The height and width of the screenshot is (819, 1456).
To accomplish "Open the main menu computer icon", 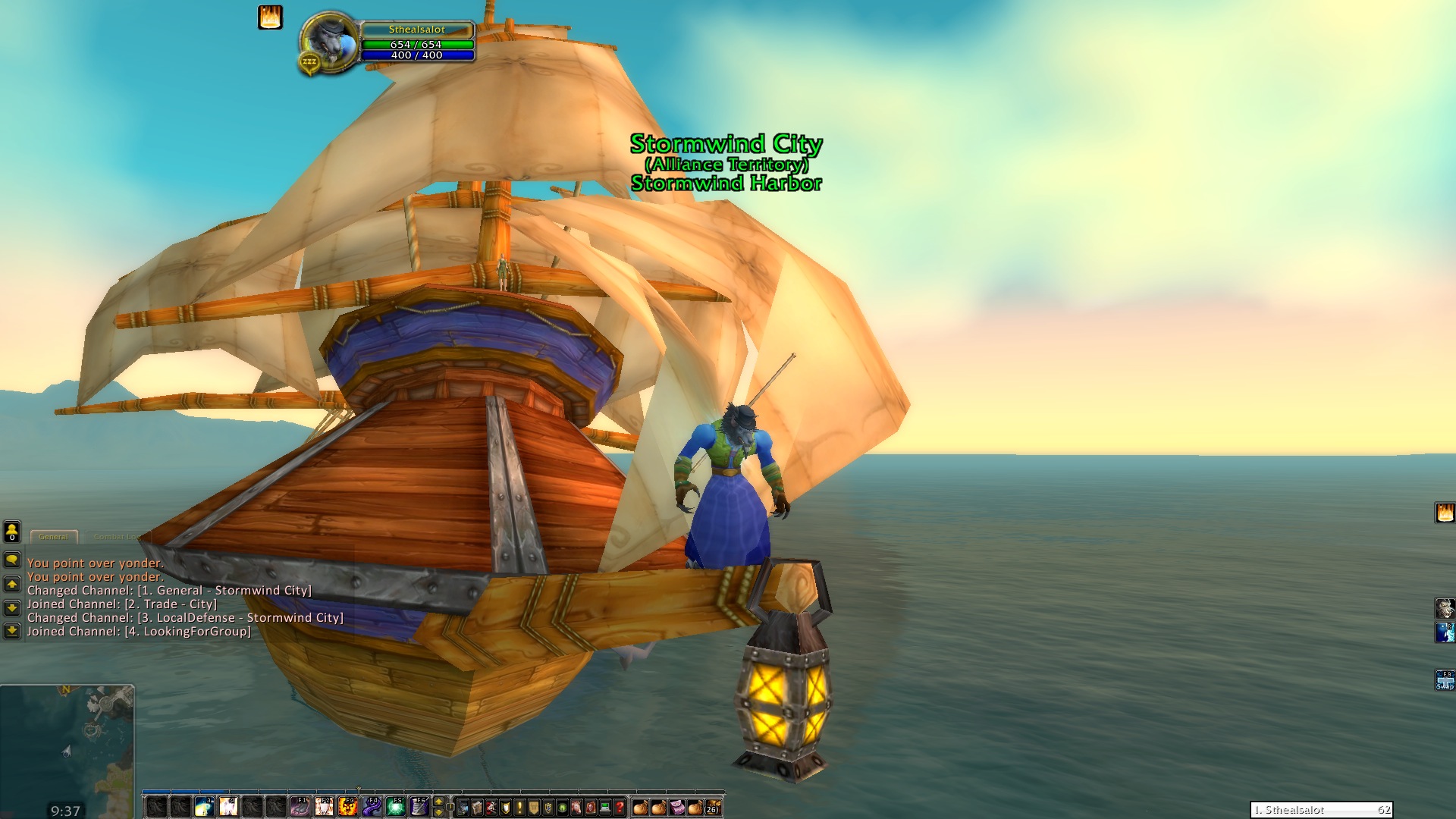I will pos(605,808).
